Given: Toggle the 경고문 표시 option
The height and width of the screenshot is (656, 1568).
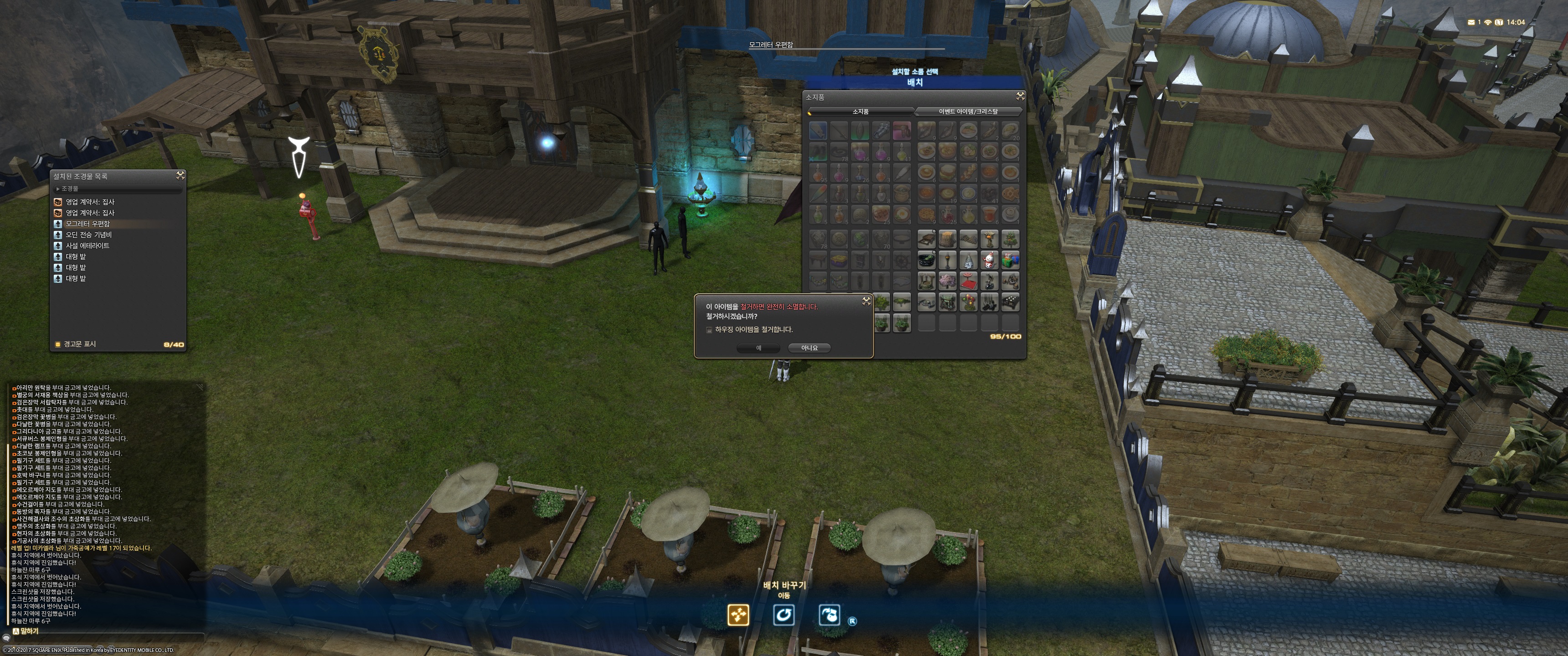Looking at the screenshot, I should point(58,344).
